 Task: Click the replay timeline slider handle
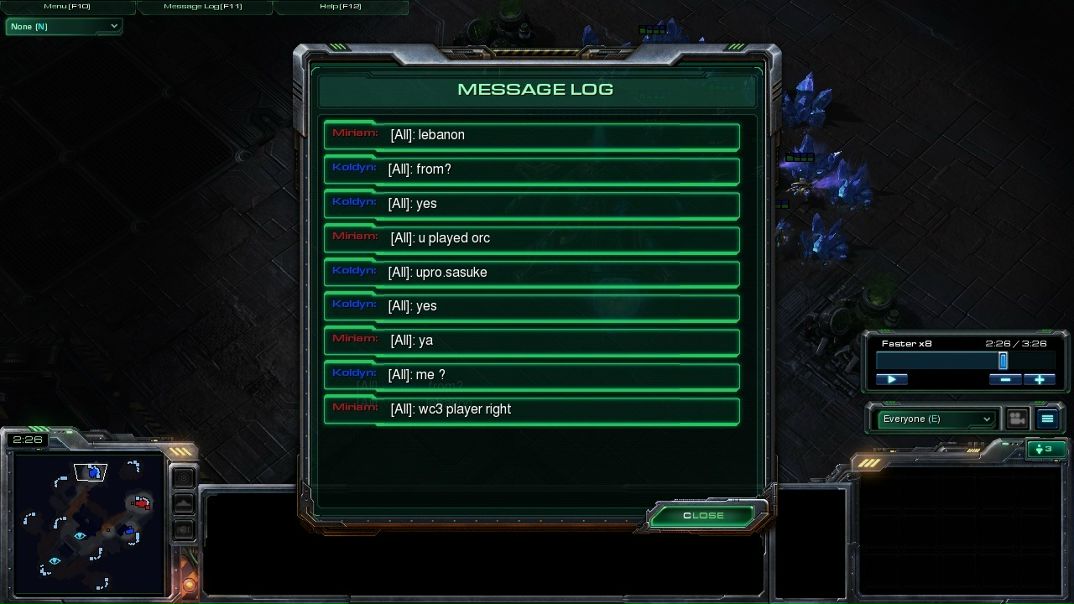coord(1002,361)
